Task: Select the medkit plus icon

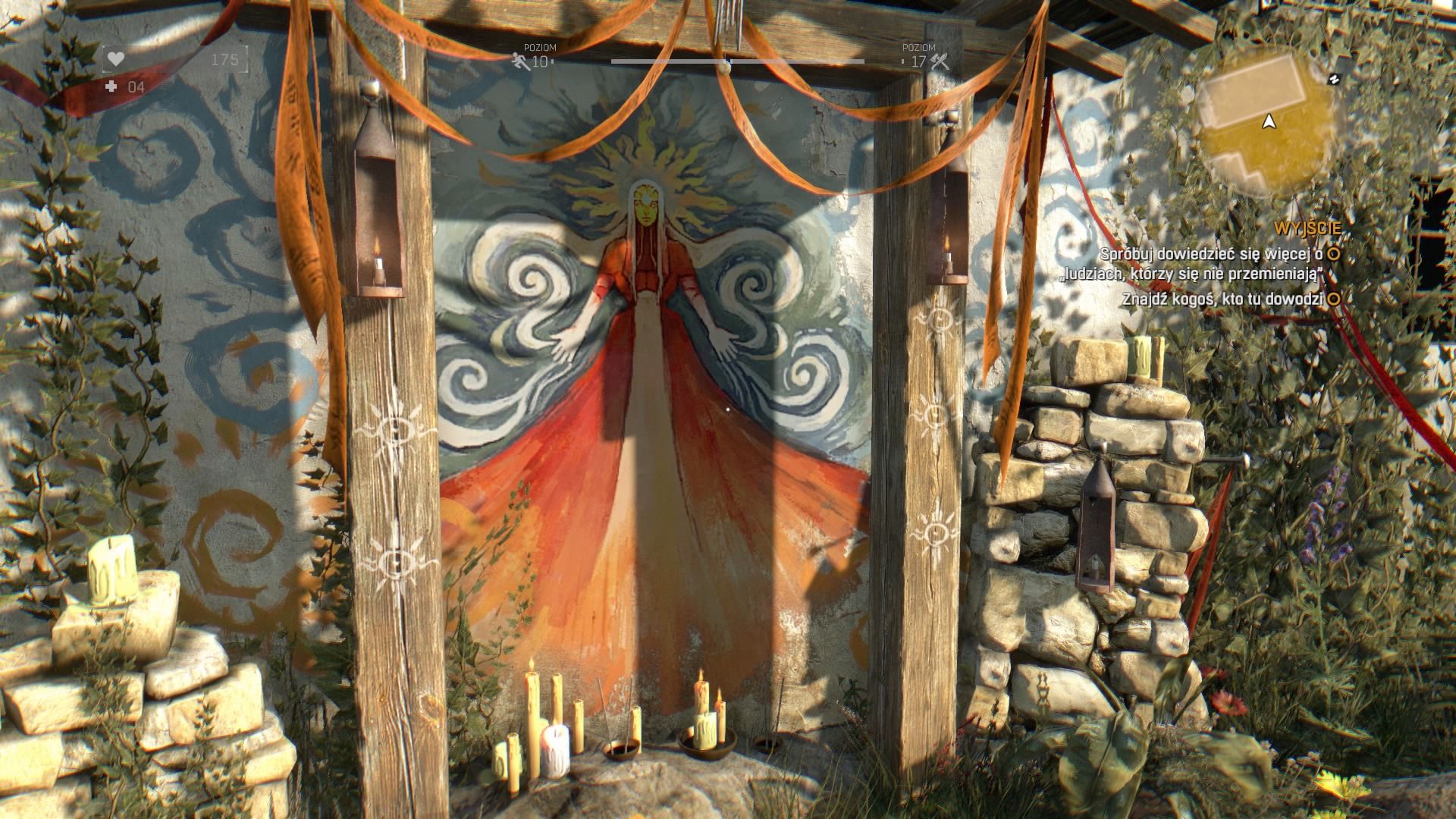Action: click(111, 87)
